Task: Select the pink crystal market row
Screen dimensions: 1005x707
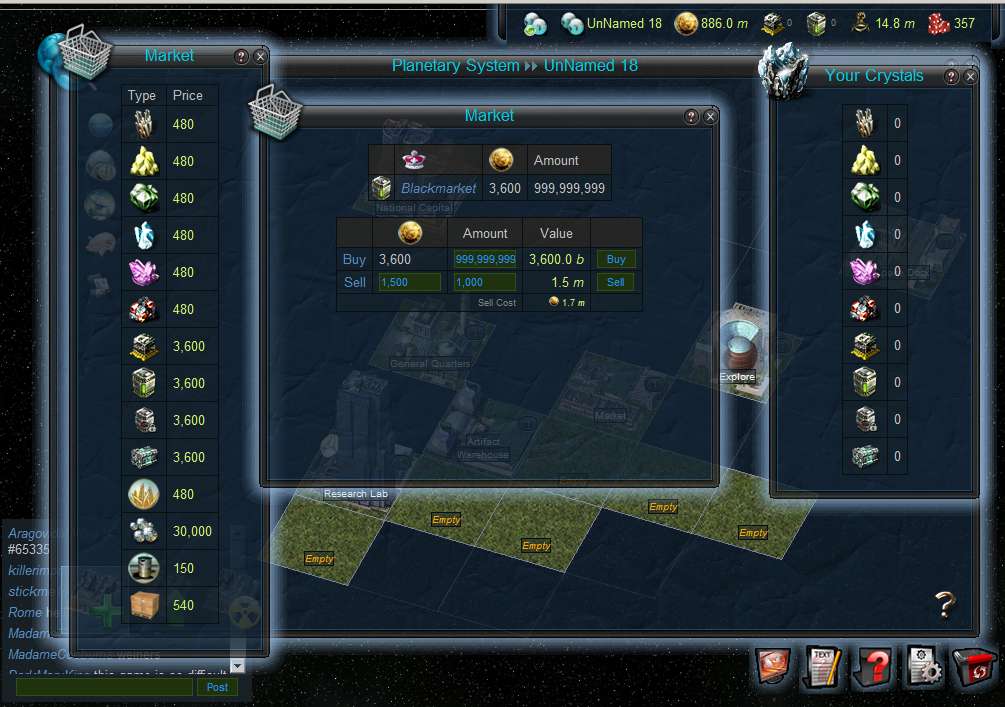Action: click(x=170, y=272)
